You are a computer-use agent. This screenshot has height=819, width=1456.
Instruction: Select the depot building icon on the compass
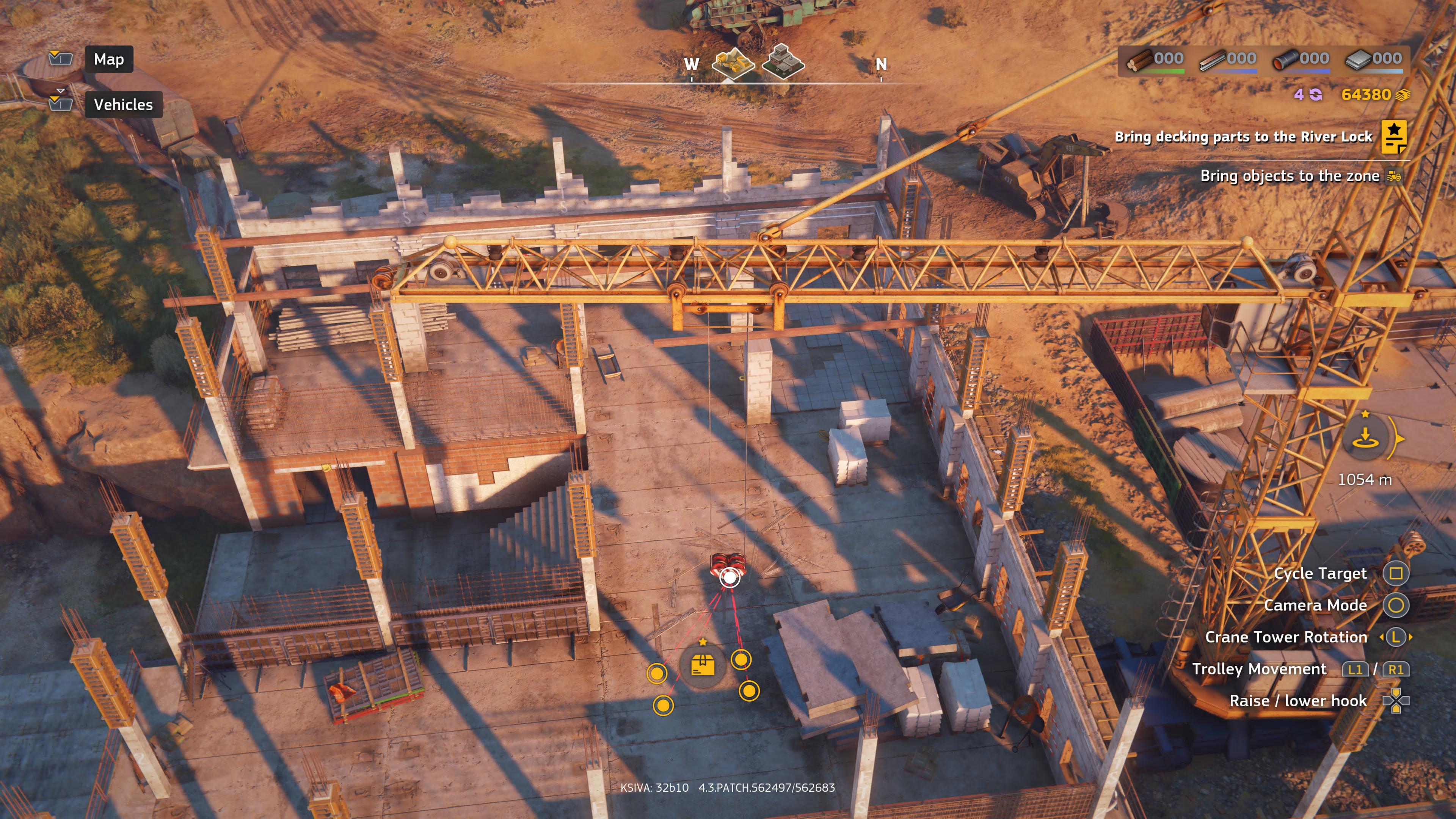(x=783, y=62)
